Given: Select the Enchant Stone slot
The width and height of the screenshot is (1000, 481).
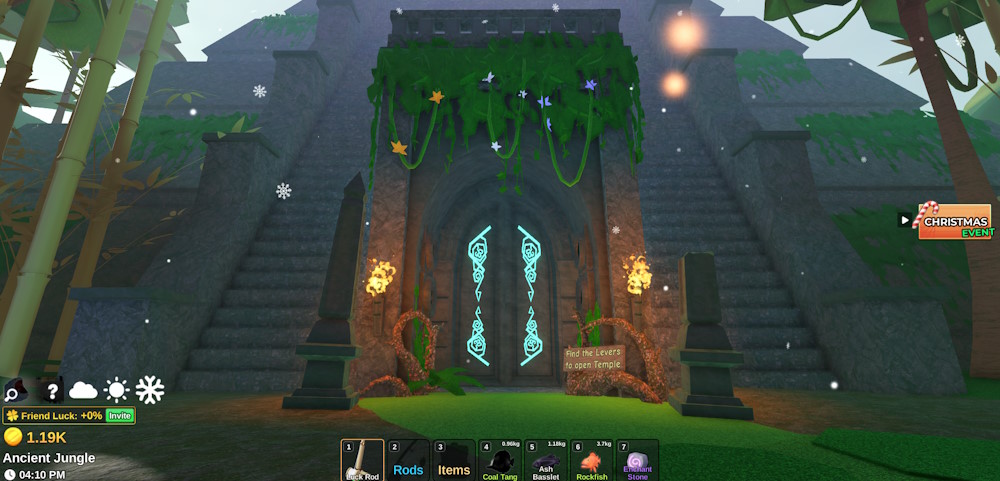Looking at the screenshot, I should (637, 461).
